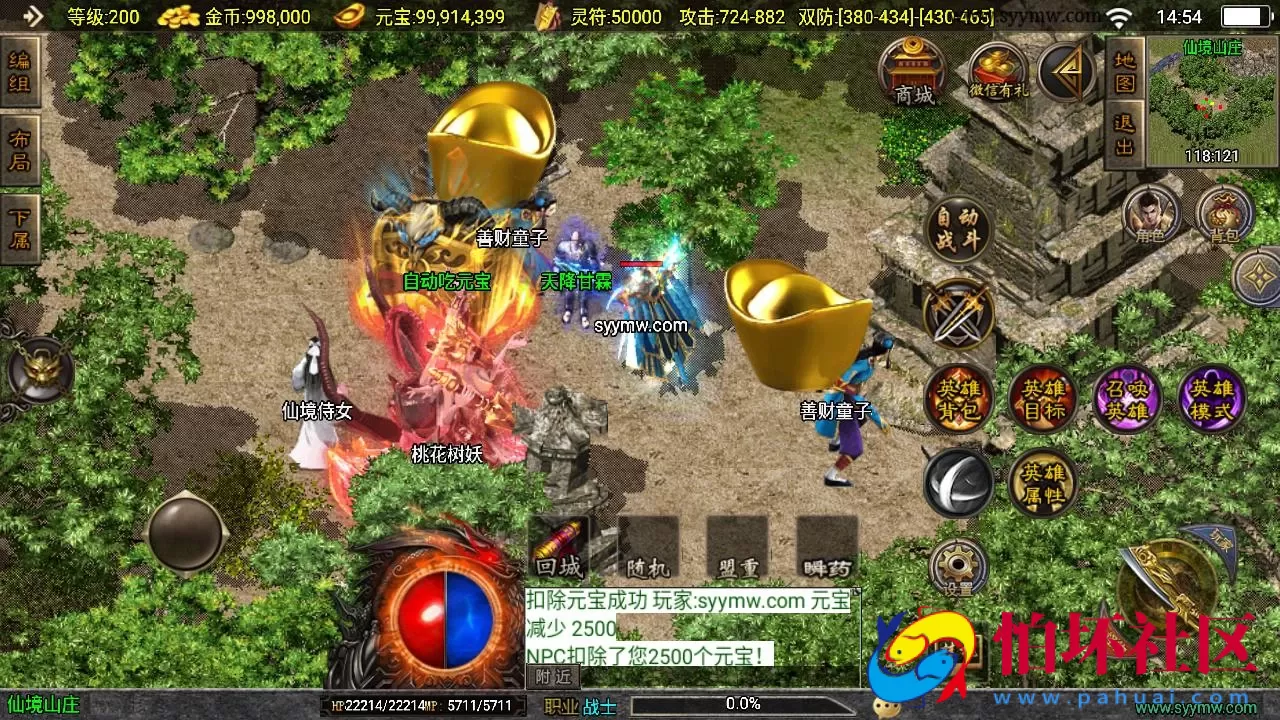Open the 背包 backpack icon
Screen dimensions: 1280x720
click(x=1222, y=213)
